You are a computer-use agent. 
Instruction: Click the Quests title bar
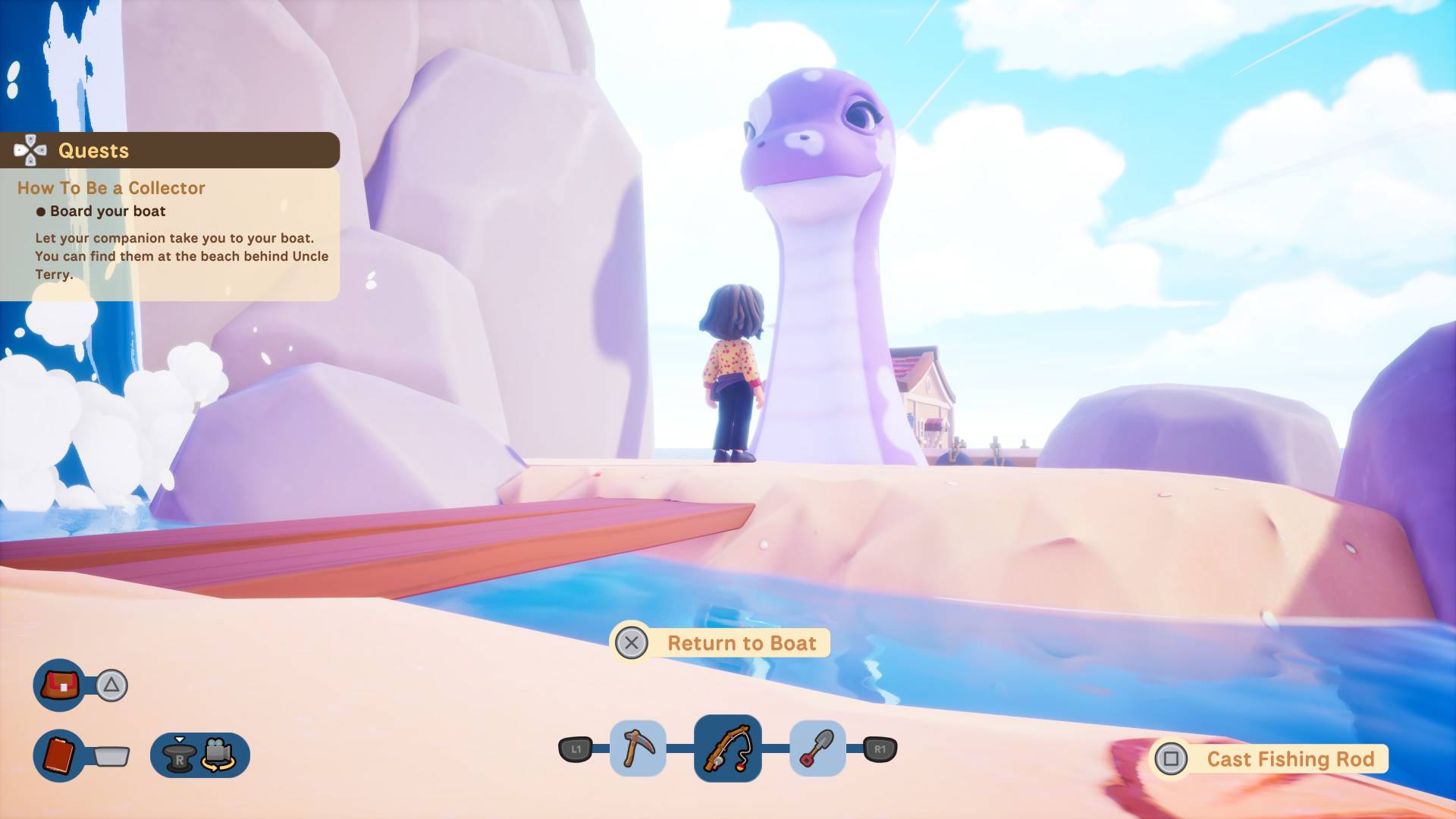(93, 149)
